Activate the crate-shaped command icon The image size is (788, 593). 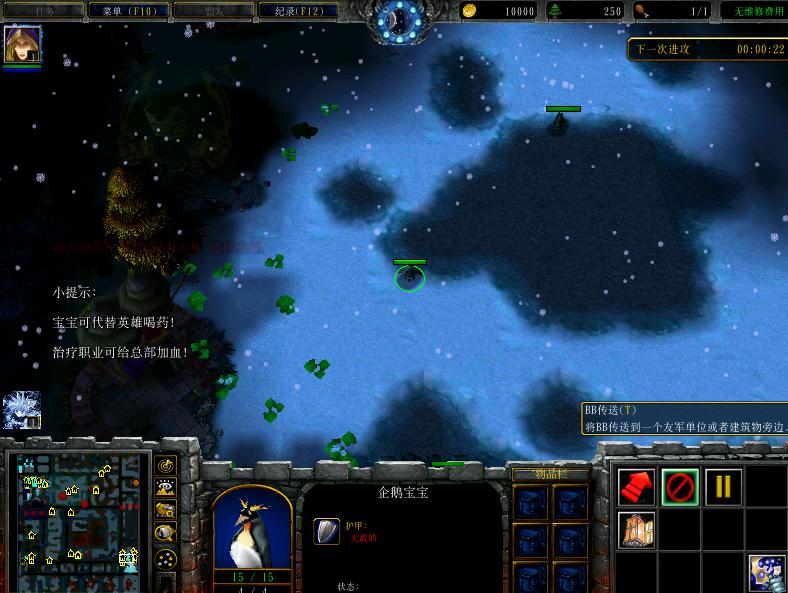pos(637,528)
